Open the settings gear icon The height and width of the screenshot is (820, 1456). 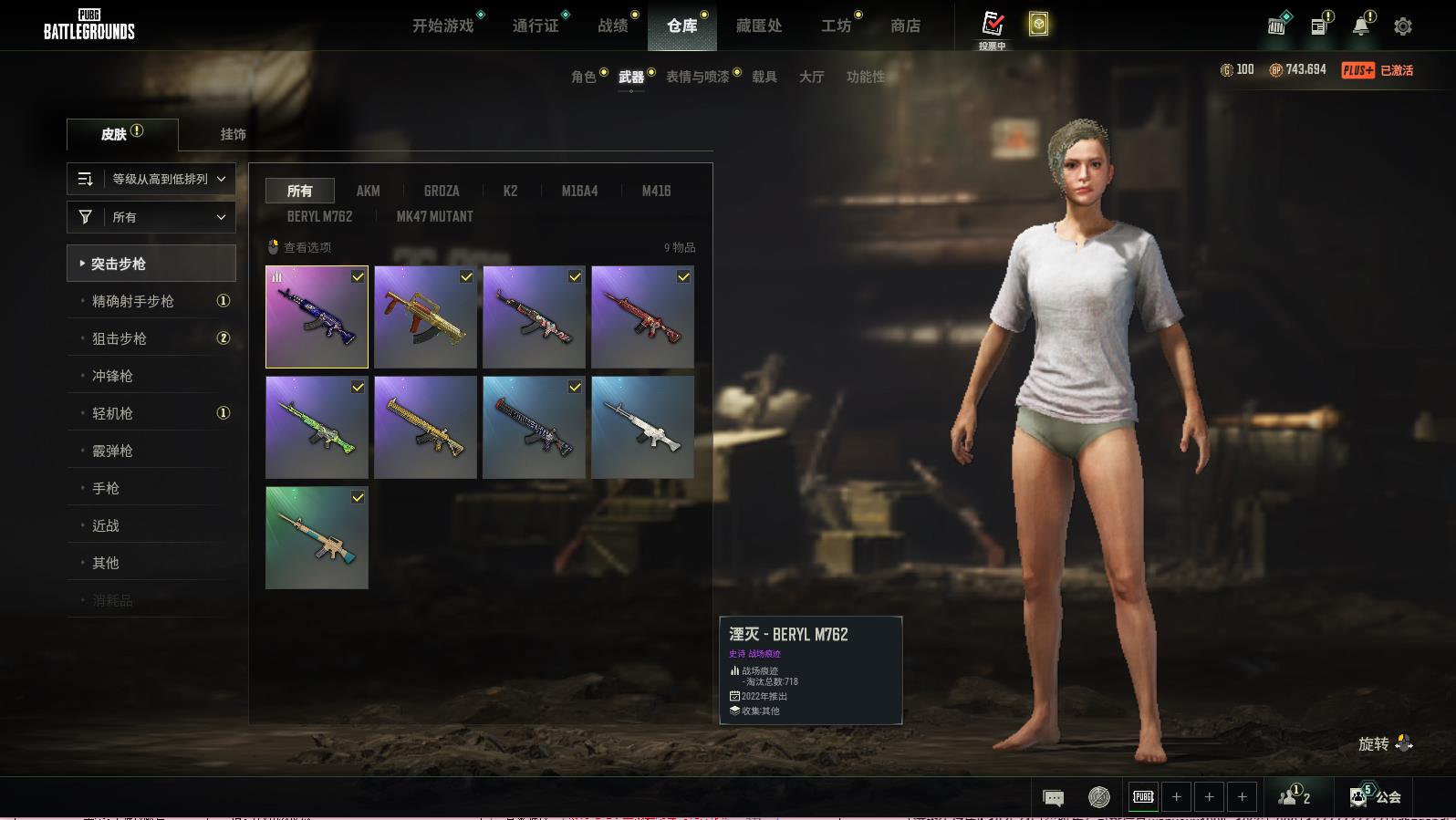click(1403, 26)
